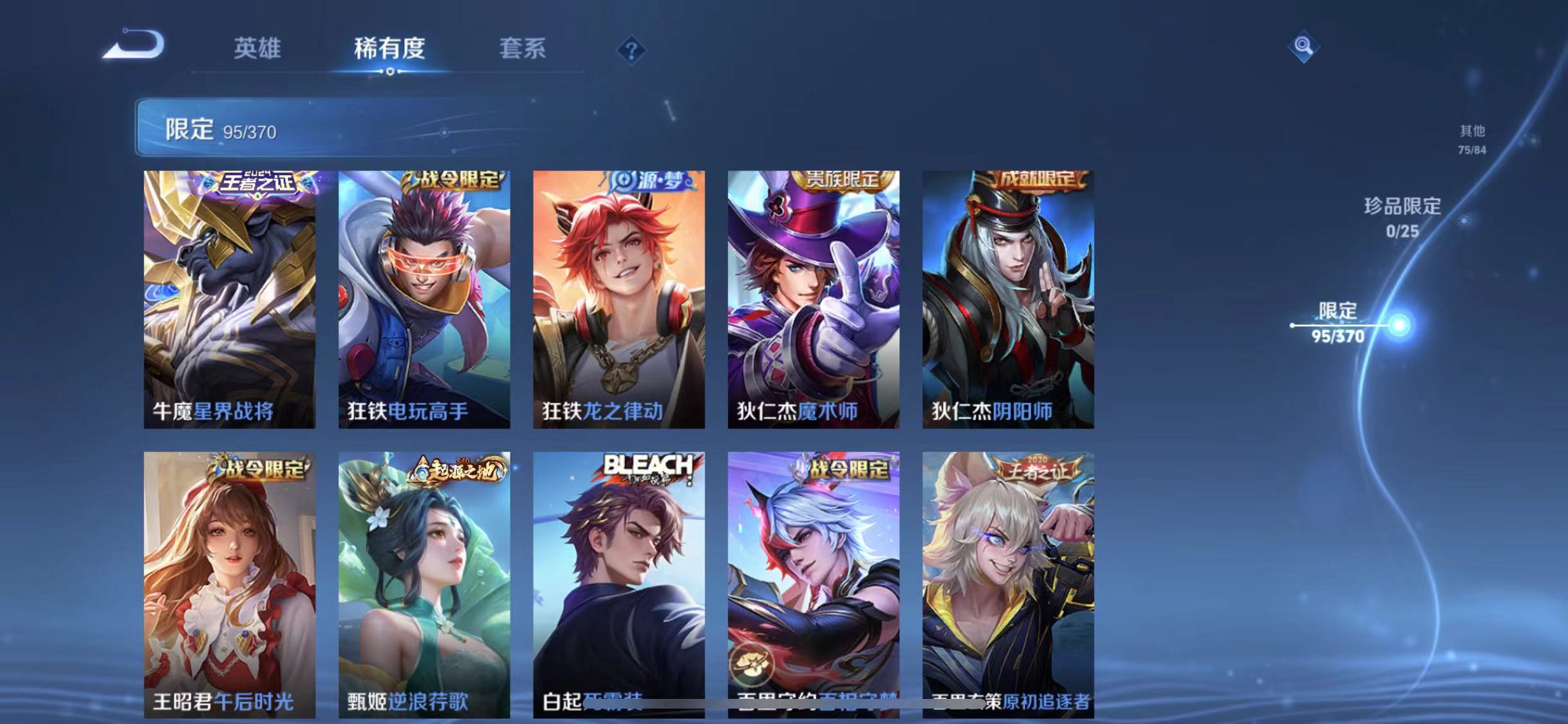Image resolution: width=1568 pixels, height=724 pixels.
Task: Open the 其他 75/84 category on the right
Action: pos(1471,138)
